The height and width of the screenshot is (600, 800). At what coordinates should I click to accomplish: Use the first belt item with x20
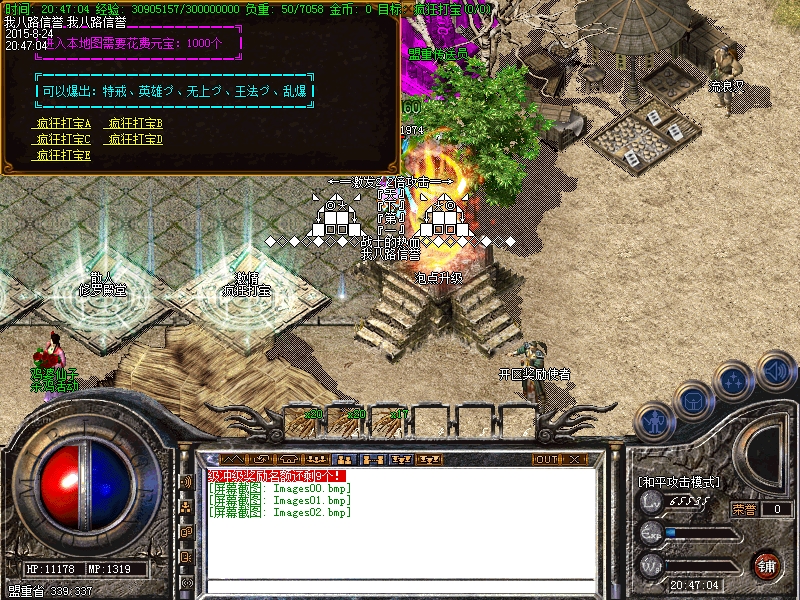pyautogui.click(x=314, y=412)
